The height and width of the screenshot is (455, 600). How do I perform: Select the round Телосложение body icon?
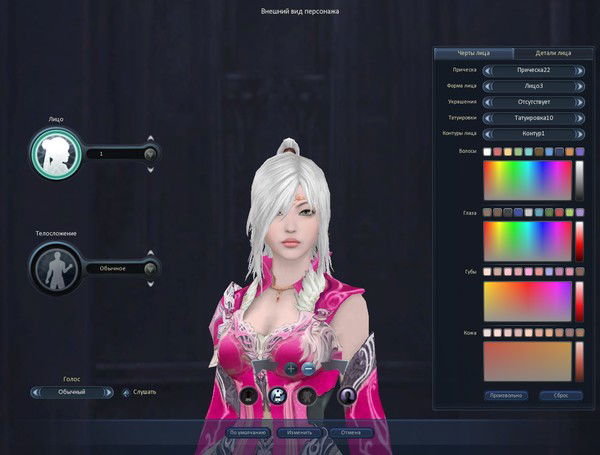point(56,267)
